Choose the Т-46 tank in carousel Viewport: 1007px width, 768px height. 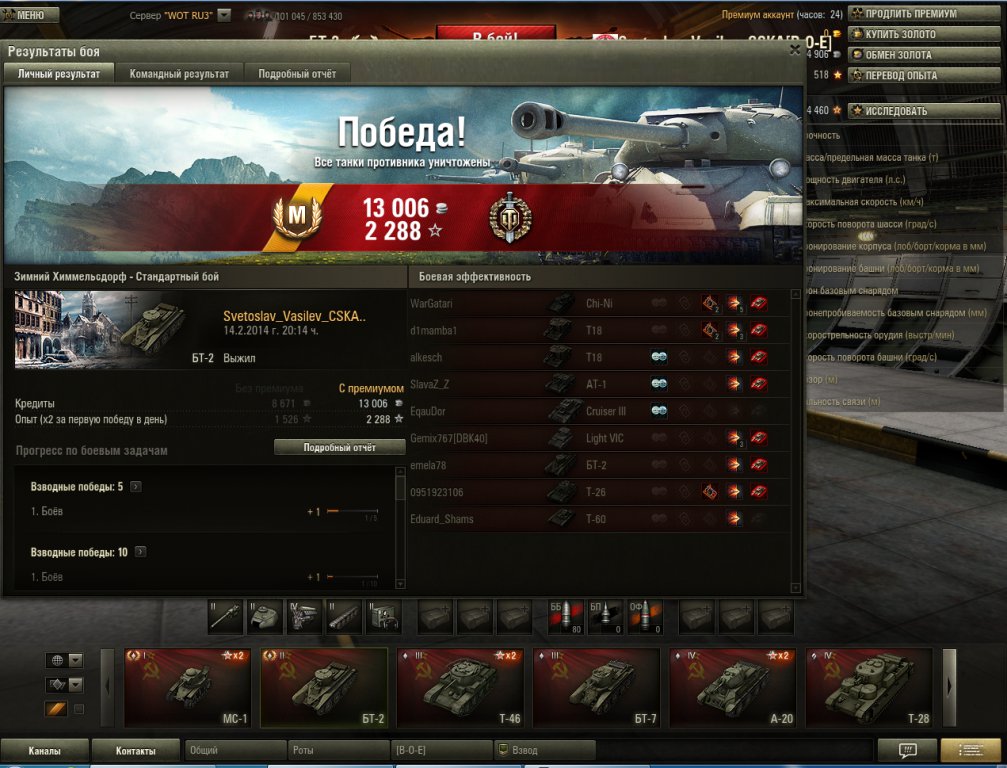point(459,688)
